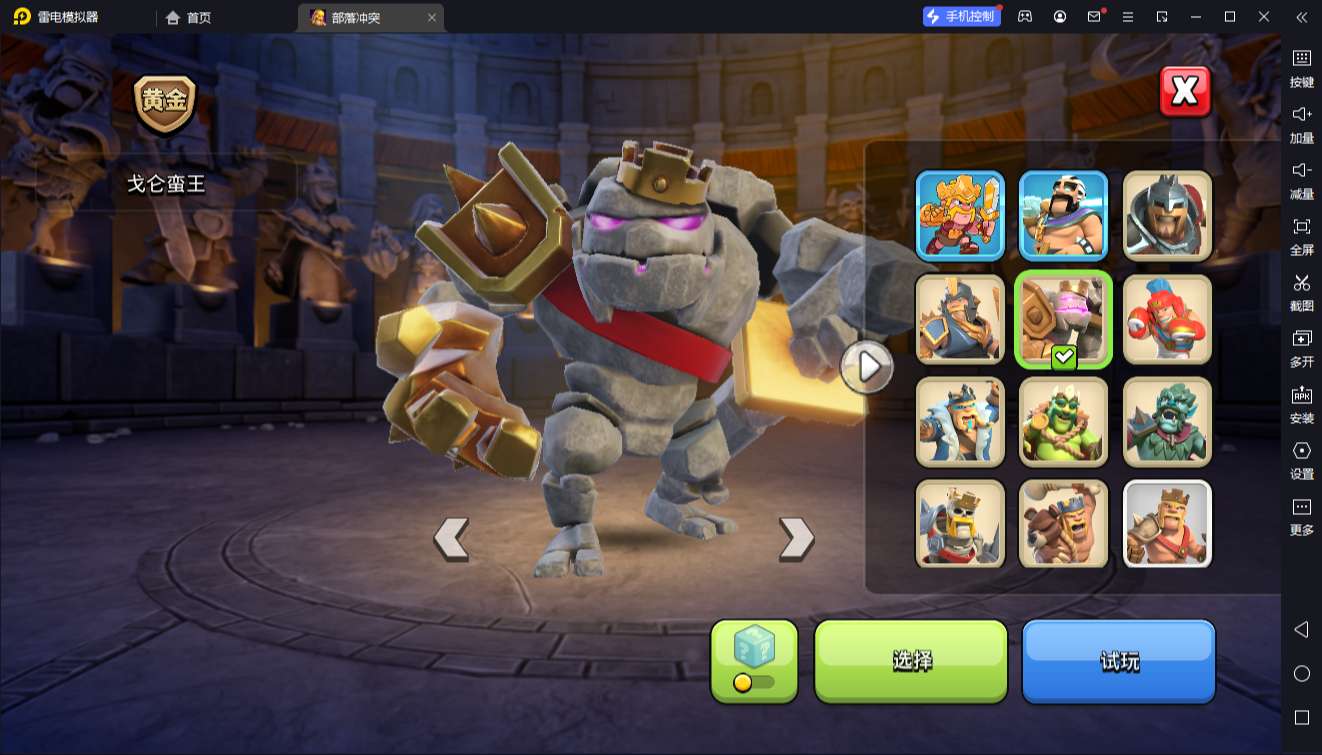Image resolution: width=1322 pixels, height=755 pixels.
Task: Choose the default Barbarian King skin
Action: click(x=1167, y=524)
